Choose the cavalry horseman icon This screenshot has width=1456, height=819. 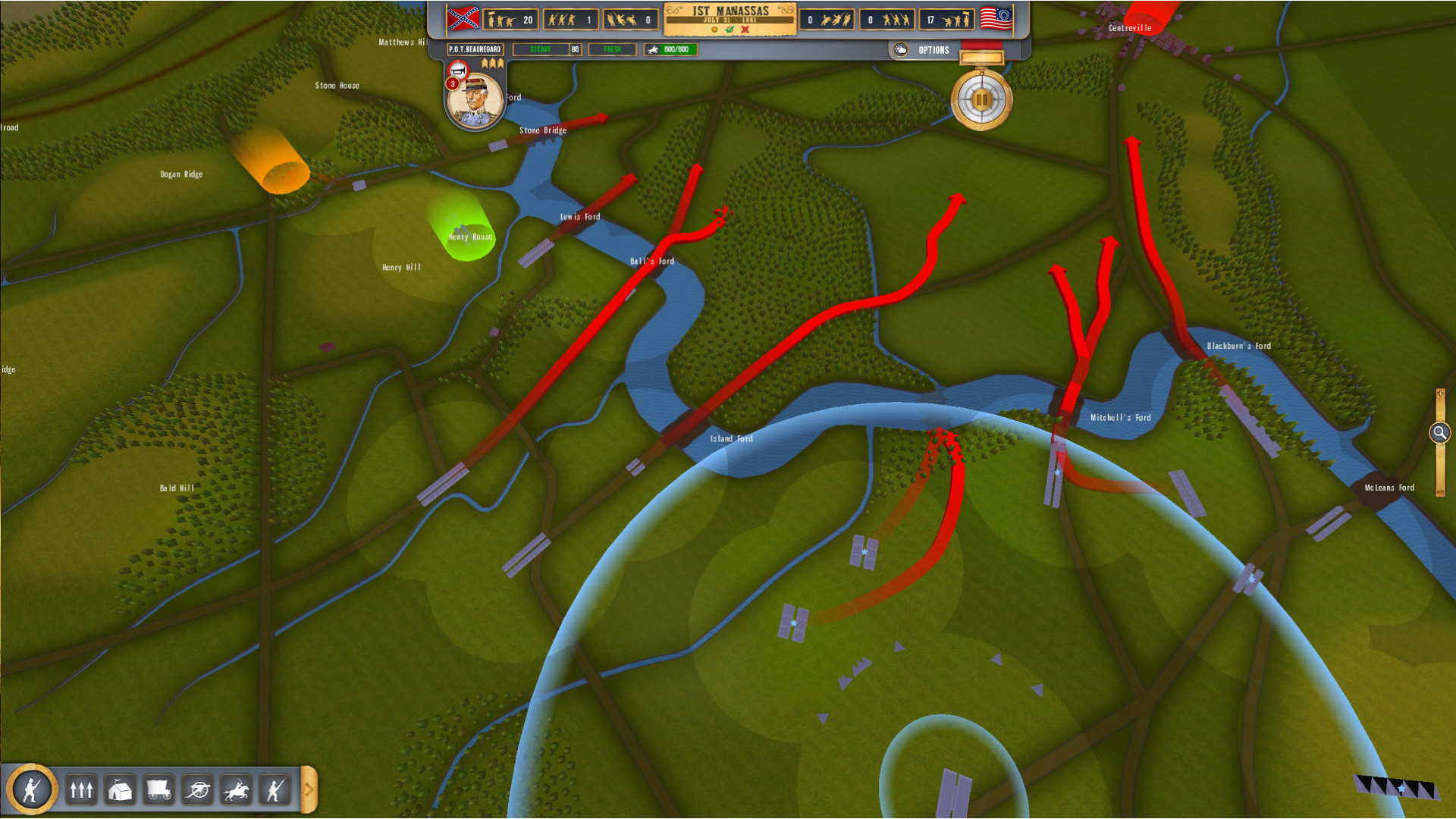(236, 790)
